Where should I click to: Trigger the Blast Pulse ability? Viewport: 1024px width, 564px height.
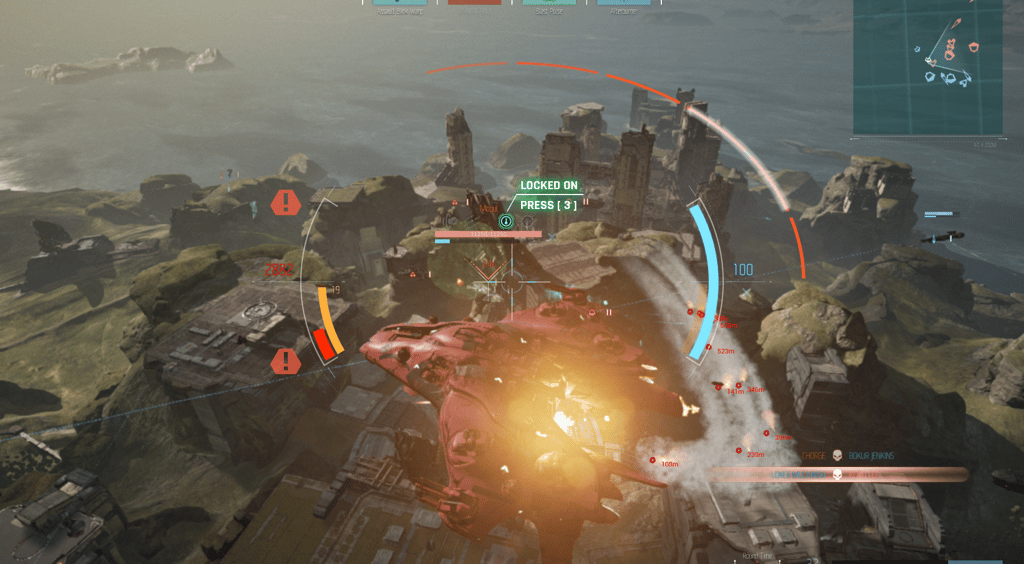pyautogui.click(x=548, y=4)
